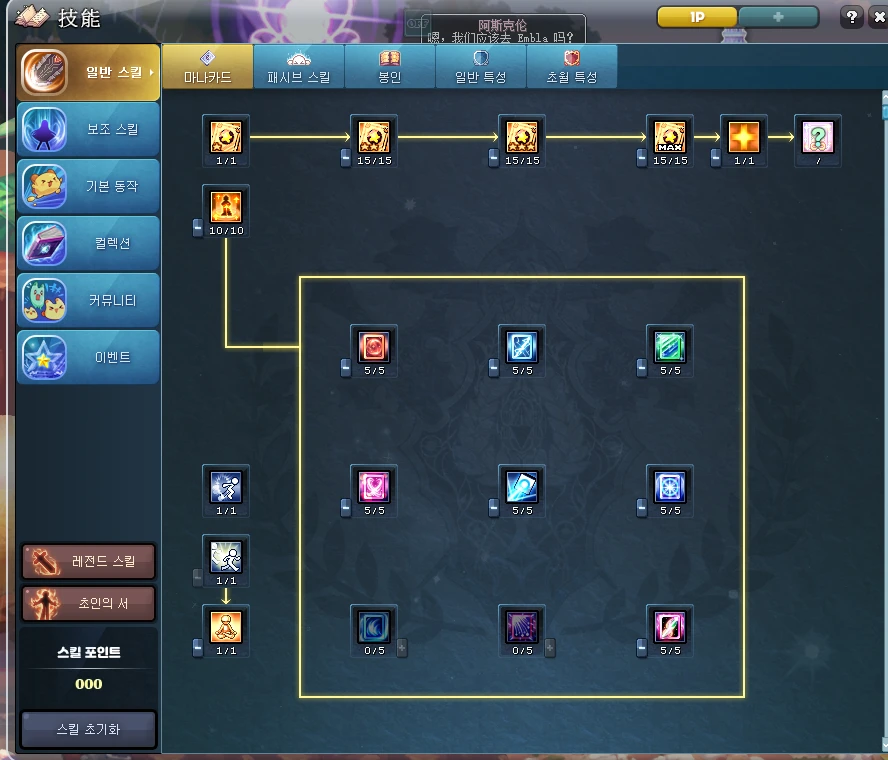
Task: Switch to the 패시브 스킬 tab
Action: pos(298,67)
